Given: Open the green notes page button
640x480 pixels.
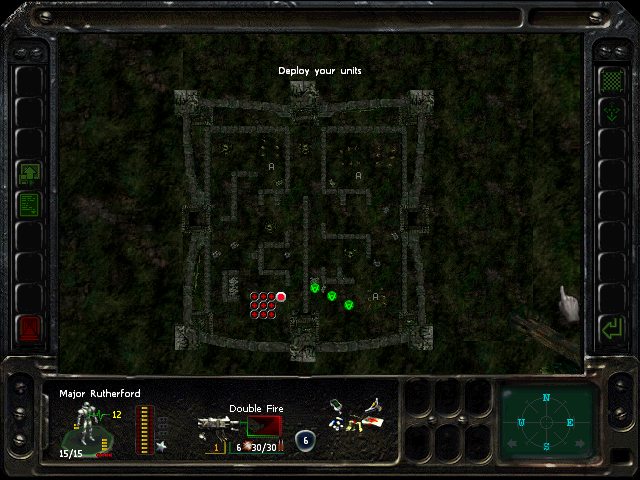Looking at the screenshot, I should pyautogui.click(x=29, y=205).
